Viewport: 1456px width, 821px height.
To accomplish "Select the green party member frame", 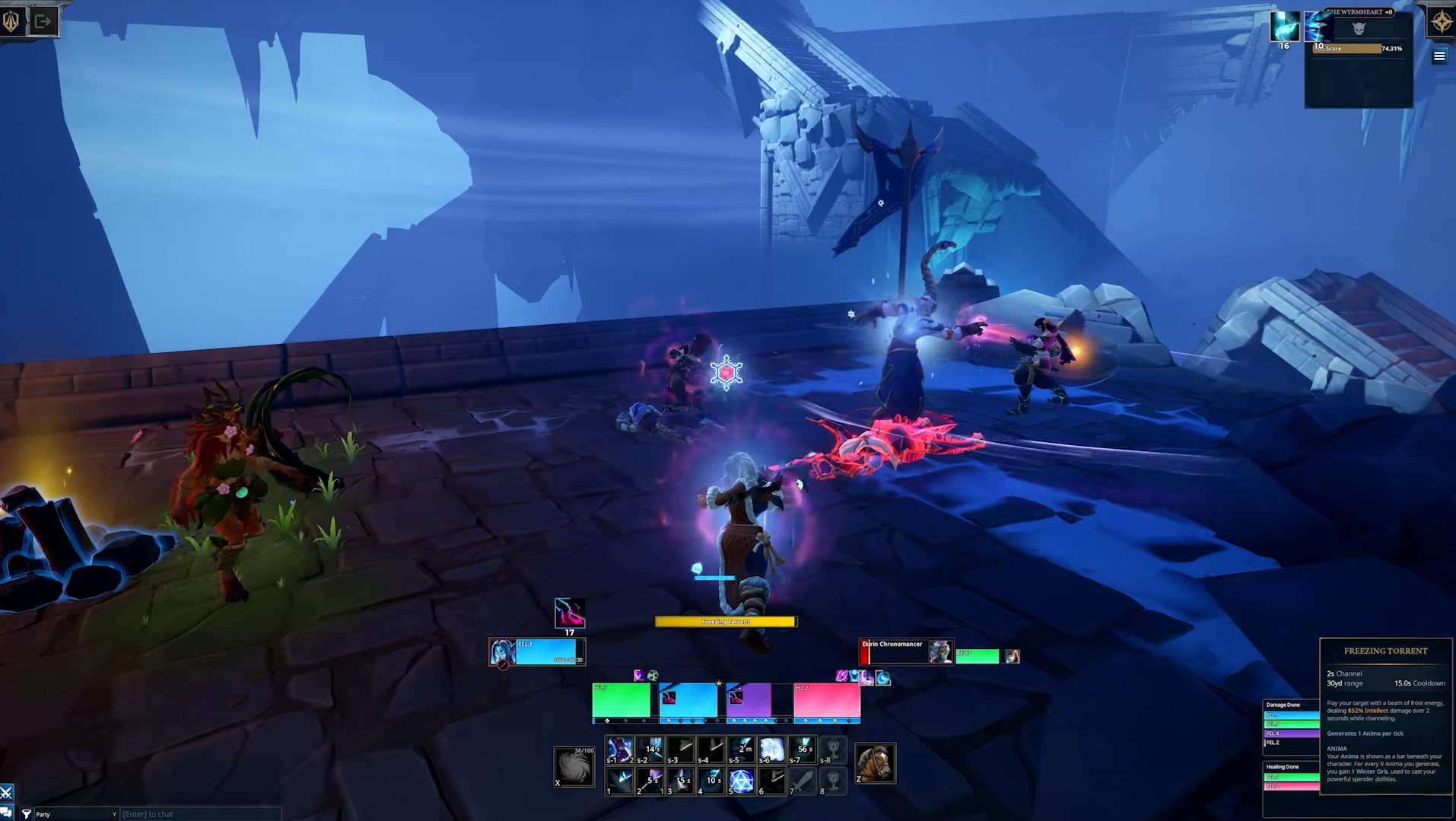I will click(x=621, y=701).
